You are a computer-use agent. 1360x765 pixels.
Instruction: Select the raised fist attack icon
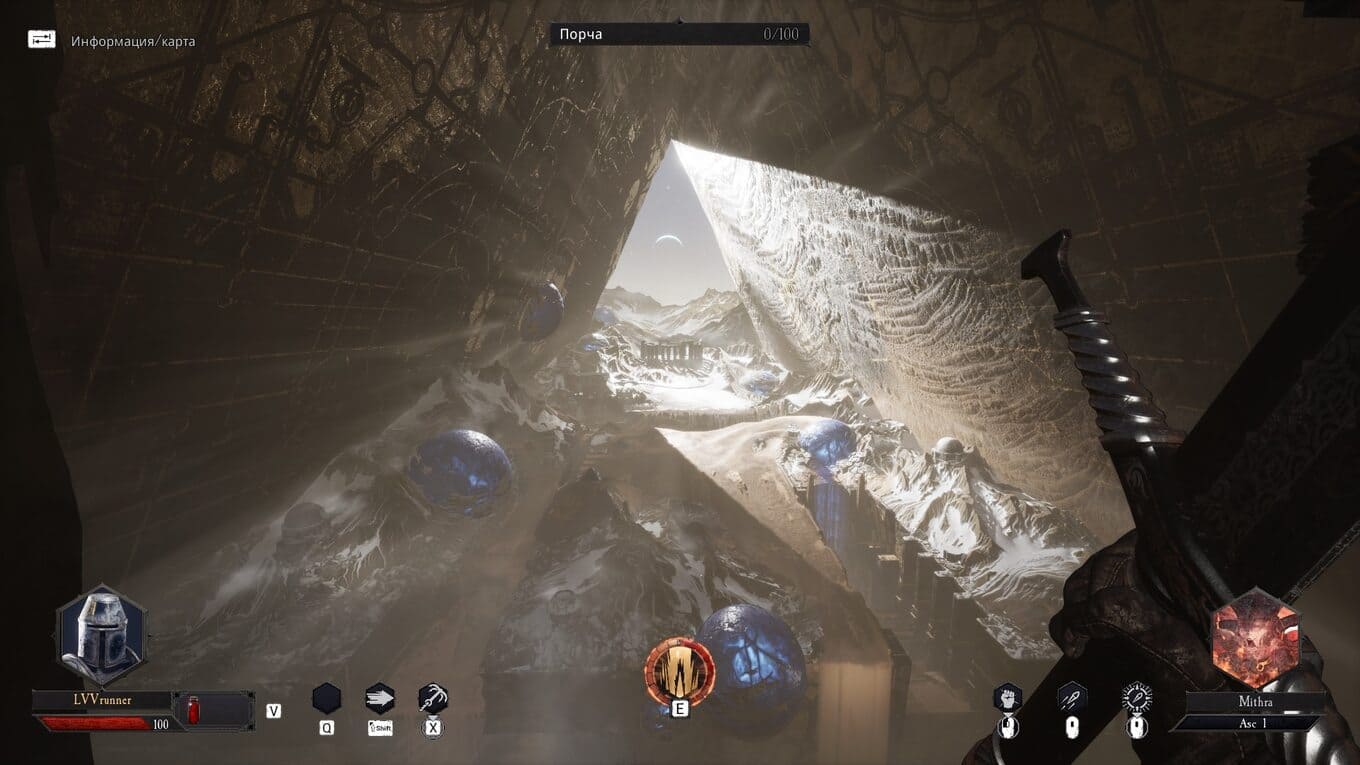click(x=1007, y=698)
